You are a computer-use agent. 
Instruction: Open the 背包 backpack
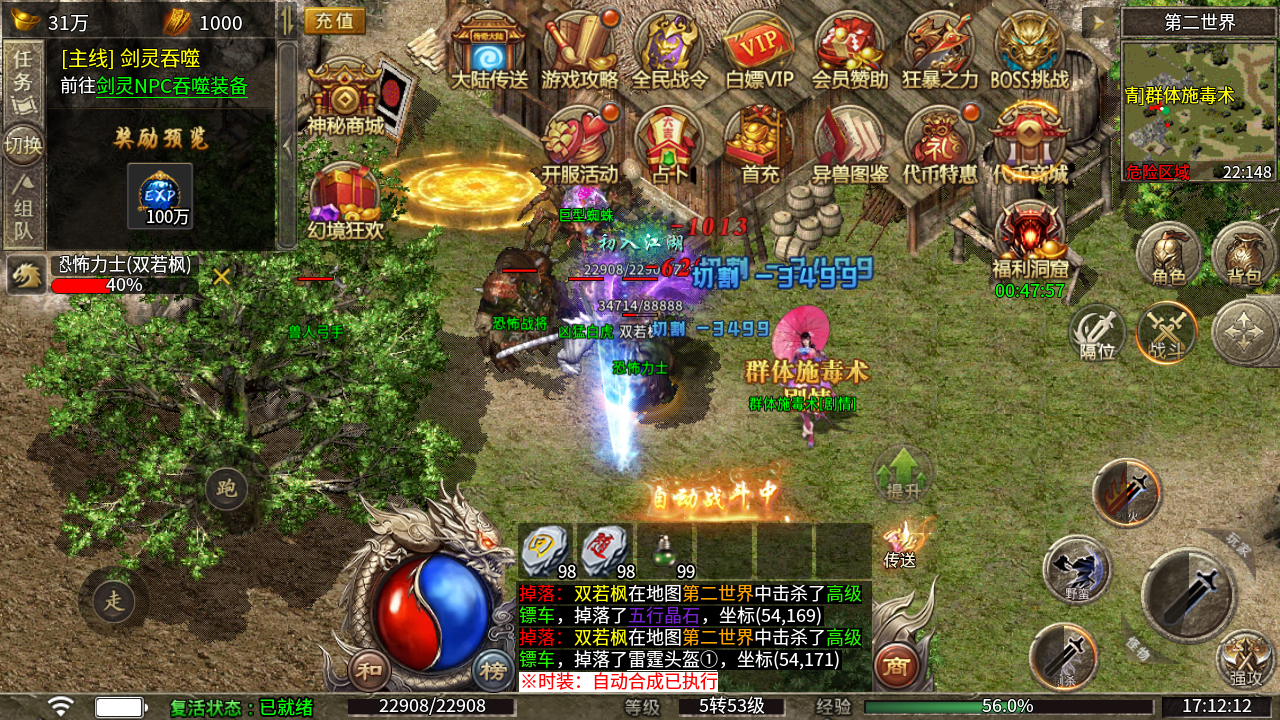[1243, 254]
